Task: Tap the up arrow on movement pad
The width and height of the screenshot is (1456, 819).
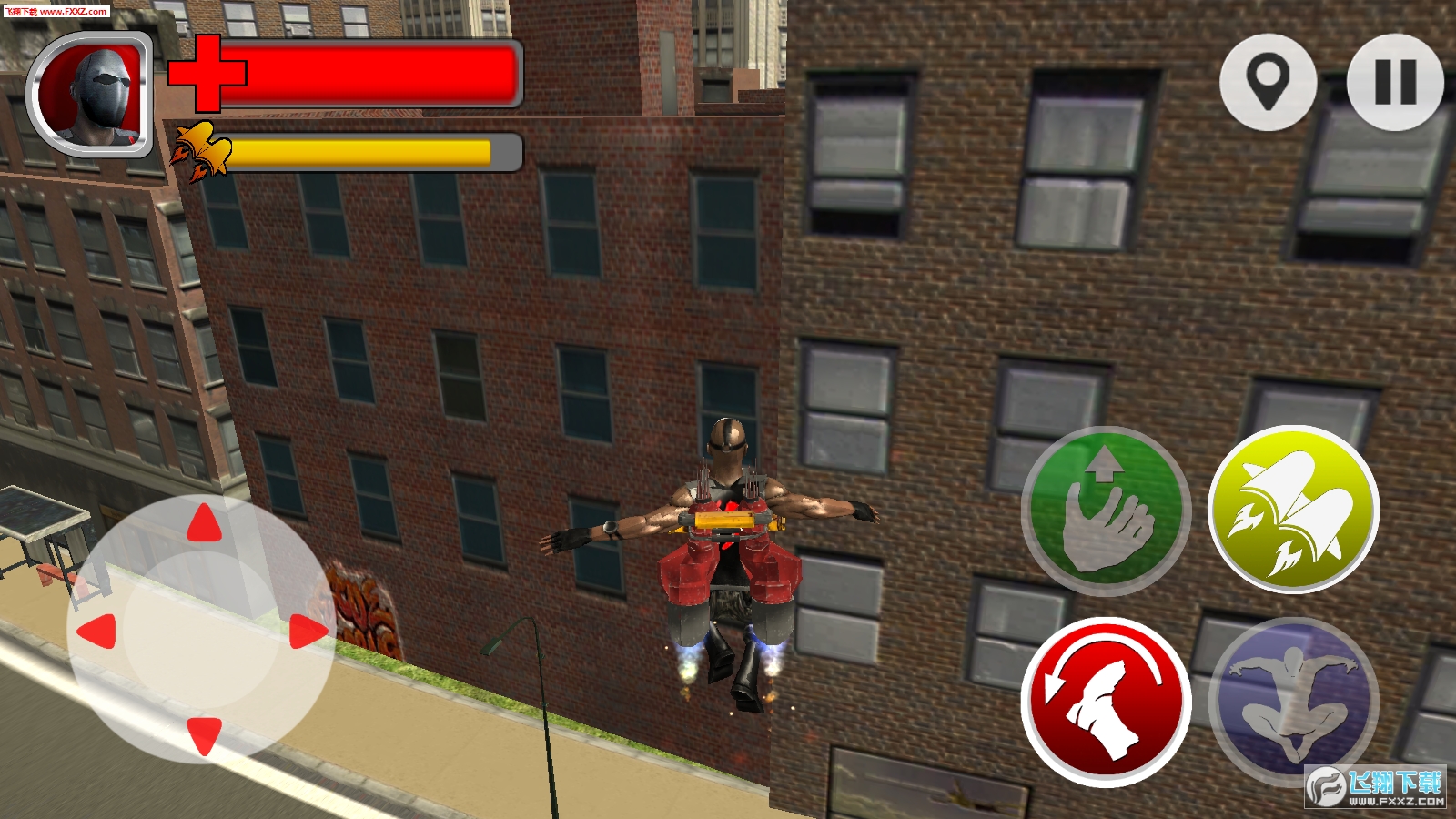Action: click(205, 524)
